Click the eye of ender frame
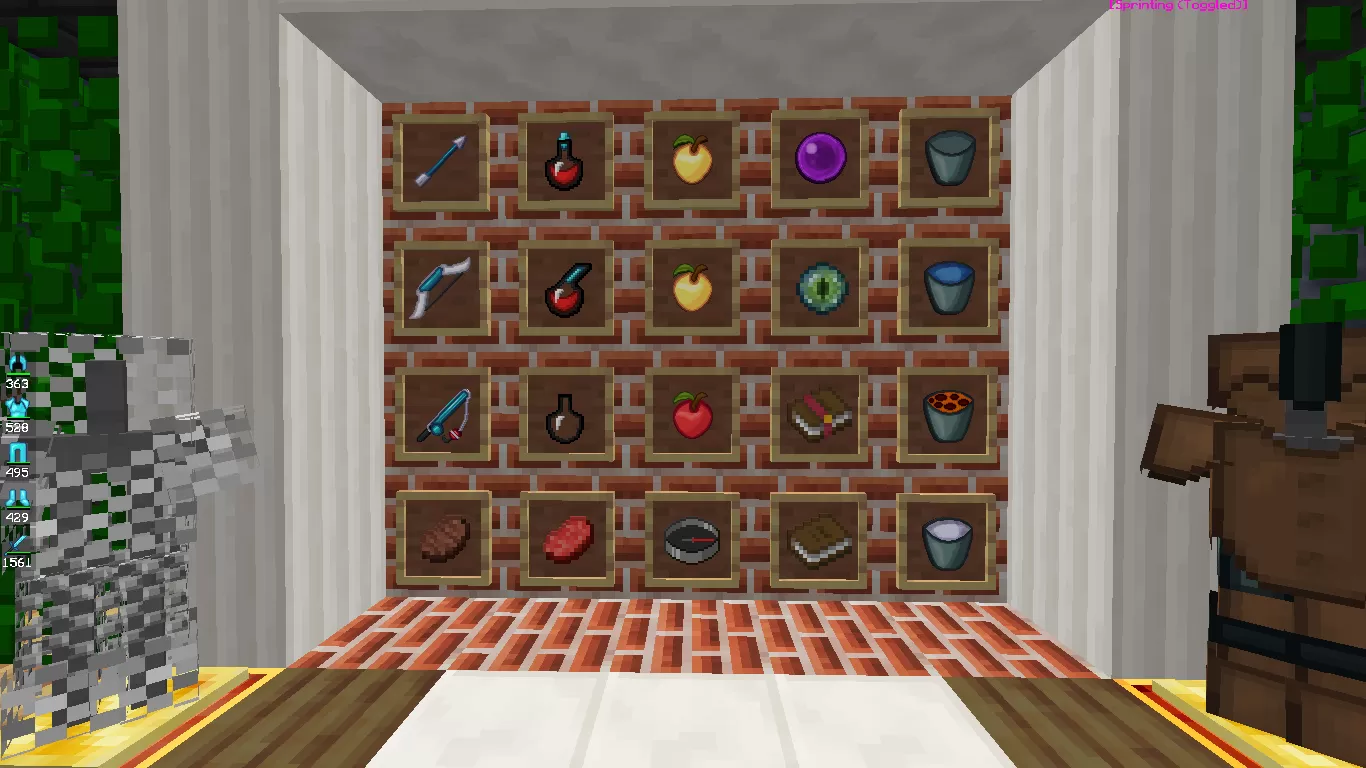1366x768 pixels. 819,287
